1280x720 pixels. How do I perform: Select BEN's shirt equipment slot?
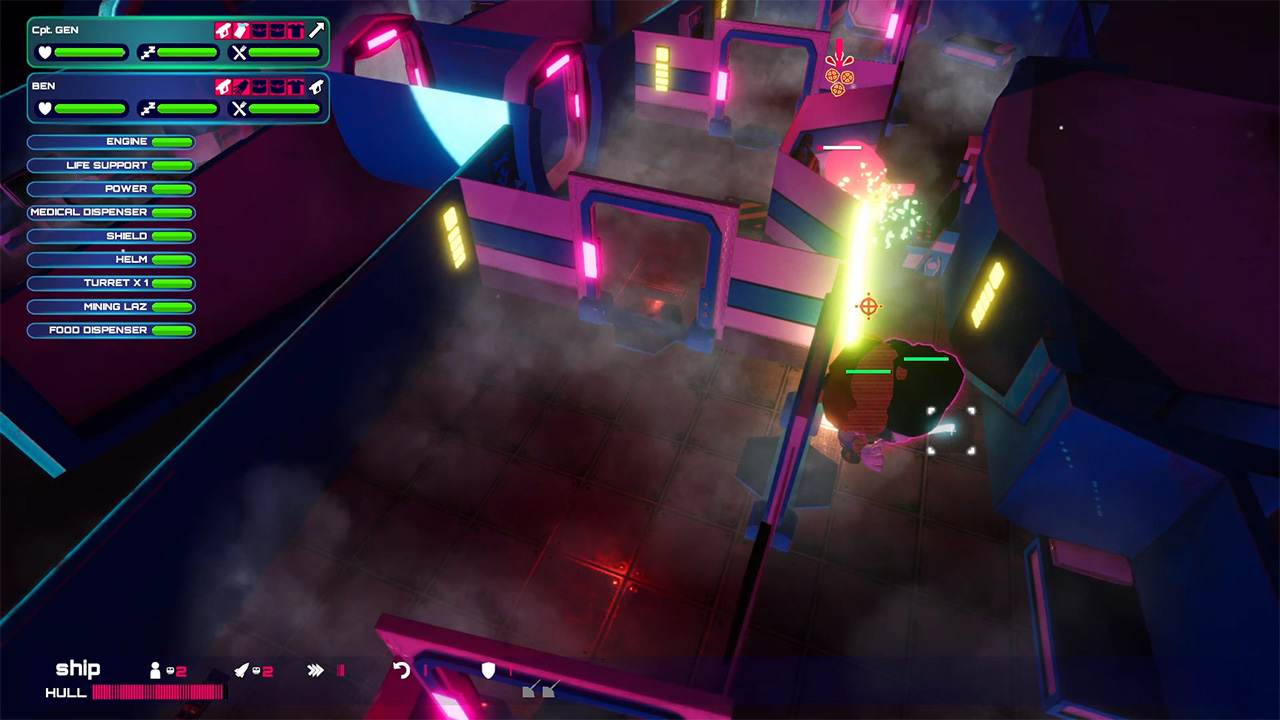pyautogui.click(x=297, y=87)
